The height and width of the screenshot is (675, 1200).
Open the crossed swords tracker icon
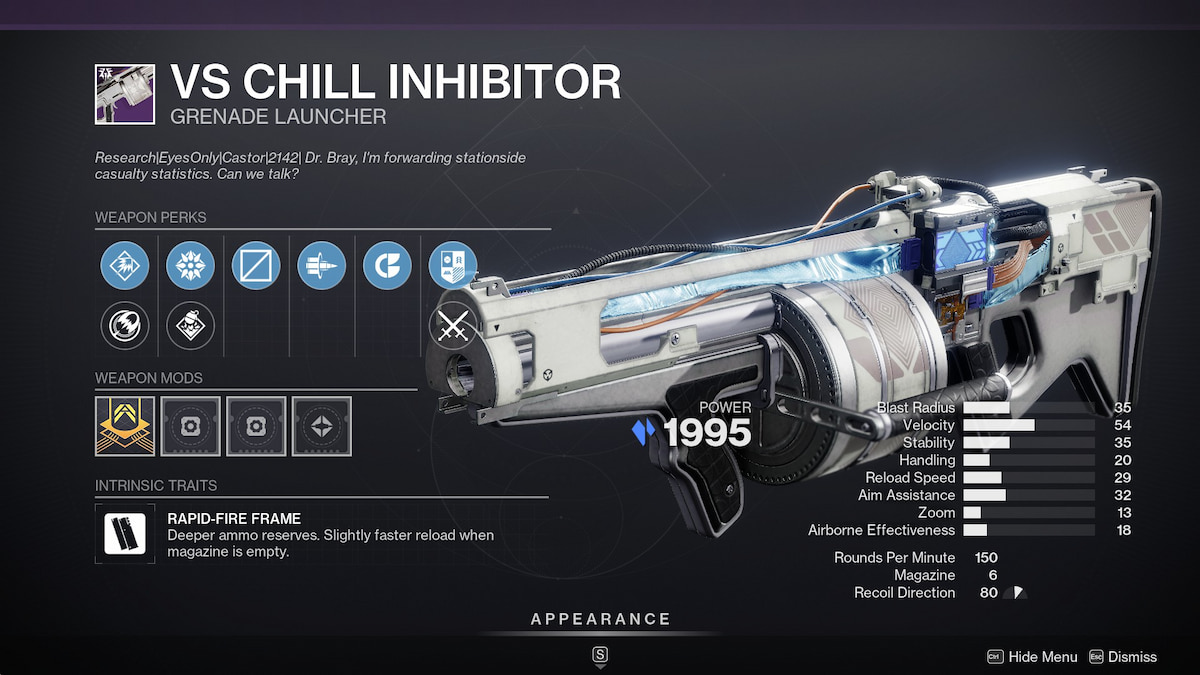coord(452,325)
